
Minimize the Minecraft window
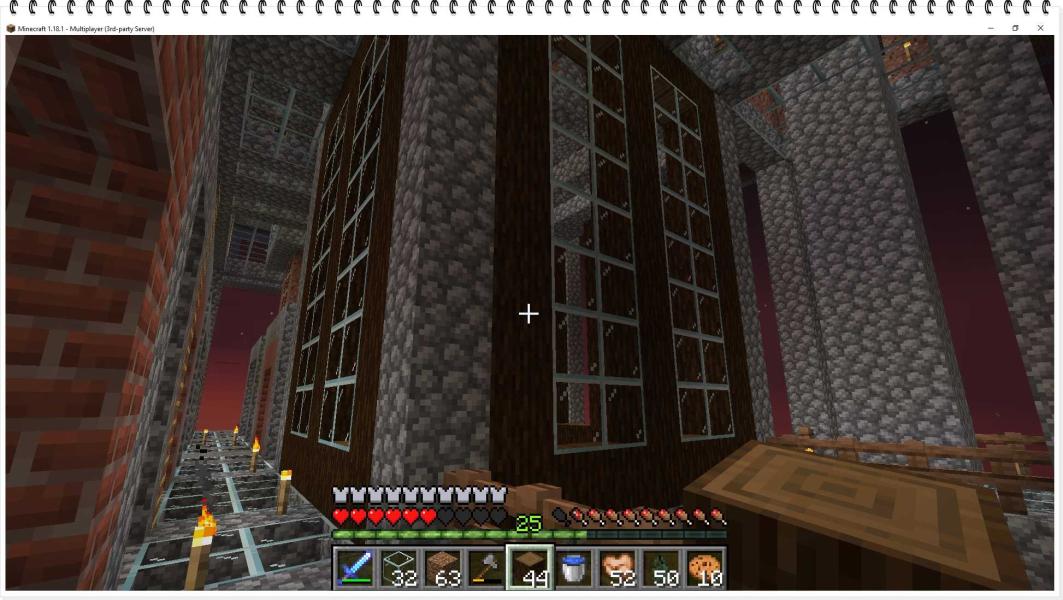pyautogui.click(x=991, y=28)
